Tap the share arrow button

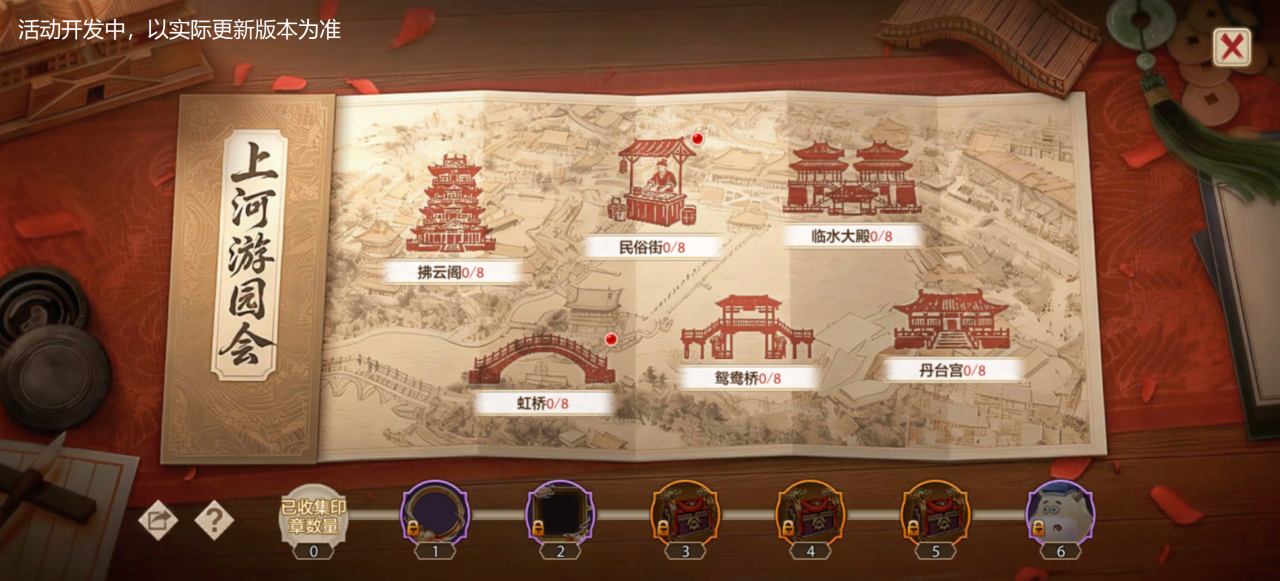(158, 520)
